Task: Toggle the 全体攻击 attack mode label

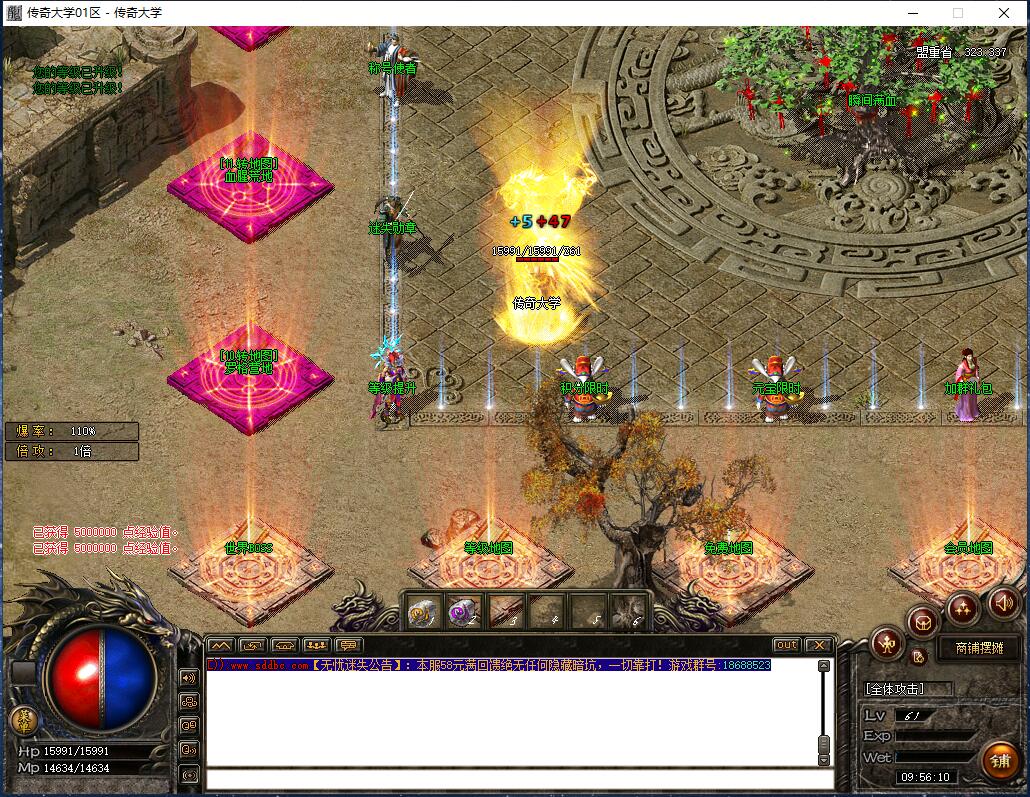Action: point(894,689)
